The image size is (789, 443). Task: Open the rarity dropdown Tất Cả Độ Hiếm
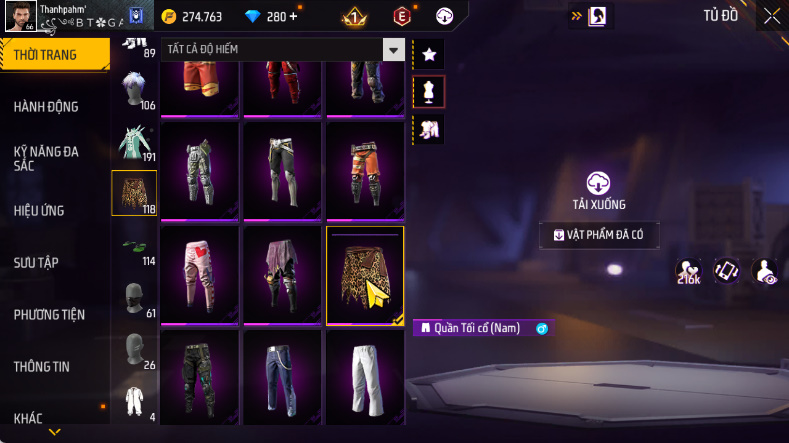click(x=394, y=50)
